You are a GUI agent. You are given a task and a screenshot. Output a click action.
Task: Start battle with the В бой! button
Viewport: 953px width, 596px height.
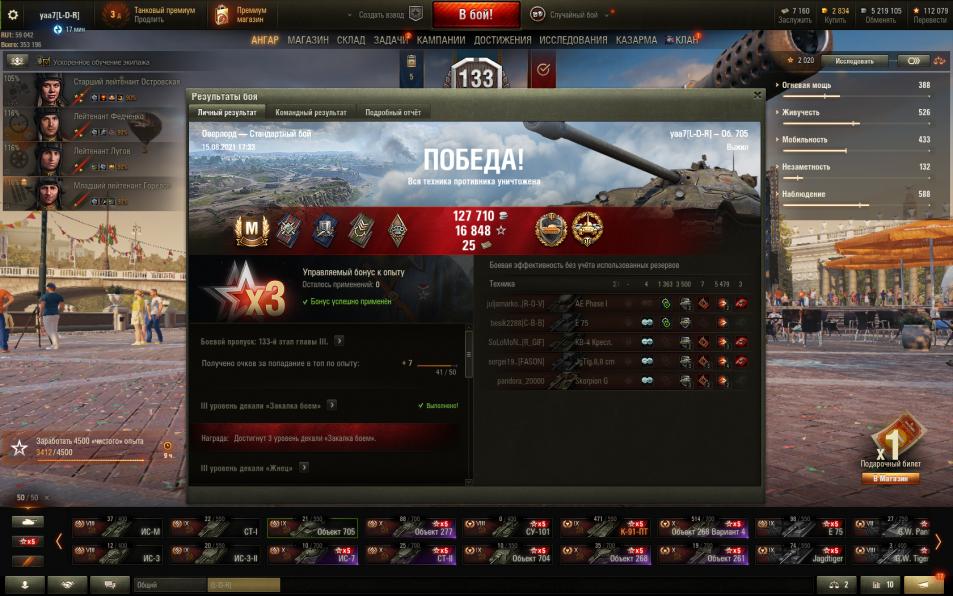point(476,14)
